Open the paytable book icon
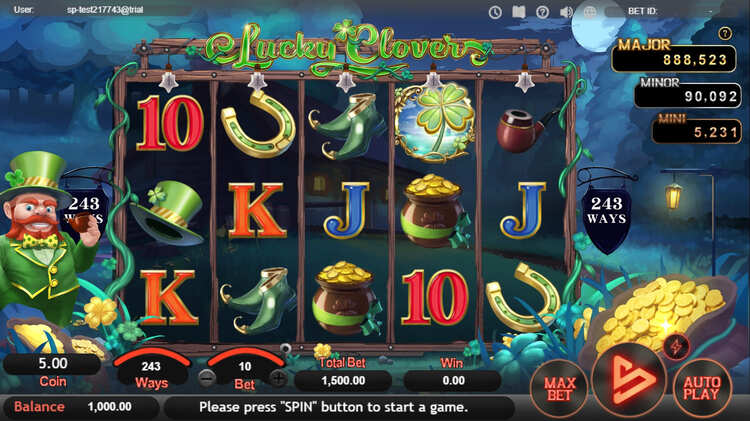This screenshot has width=750, height=421. (519, 12)
